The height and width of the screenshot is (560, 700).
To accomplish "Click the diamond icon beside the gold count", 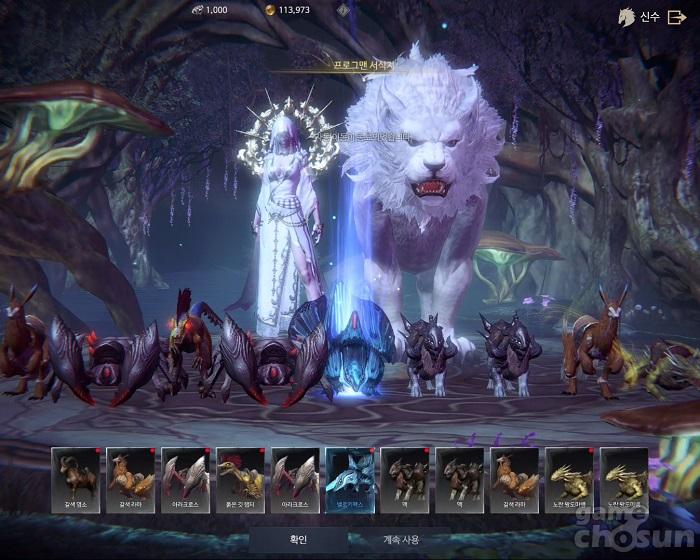I will (x=343, y=10).
